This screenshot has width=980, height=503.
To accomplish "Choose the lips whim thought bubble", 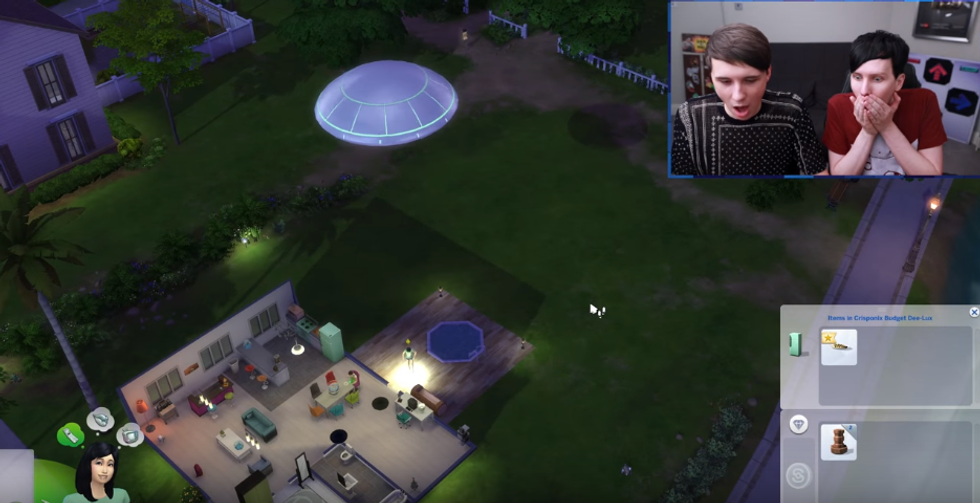I will tap(101, 418).
